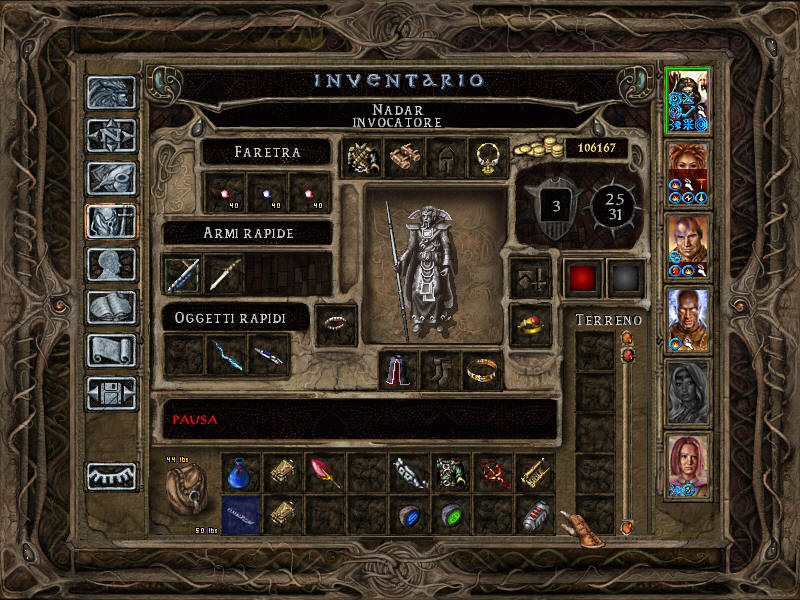Select the second party member portrait
This screenshot has width=800, height=600.
click(688, 174)
